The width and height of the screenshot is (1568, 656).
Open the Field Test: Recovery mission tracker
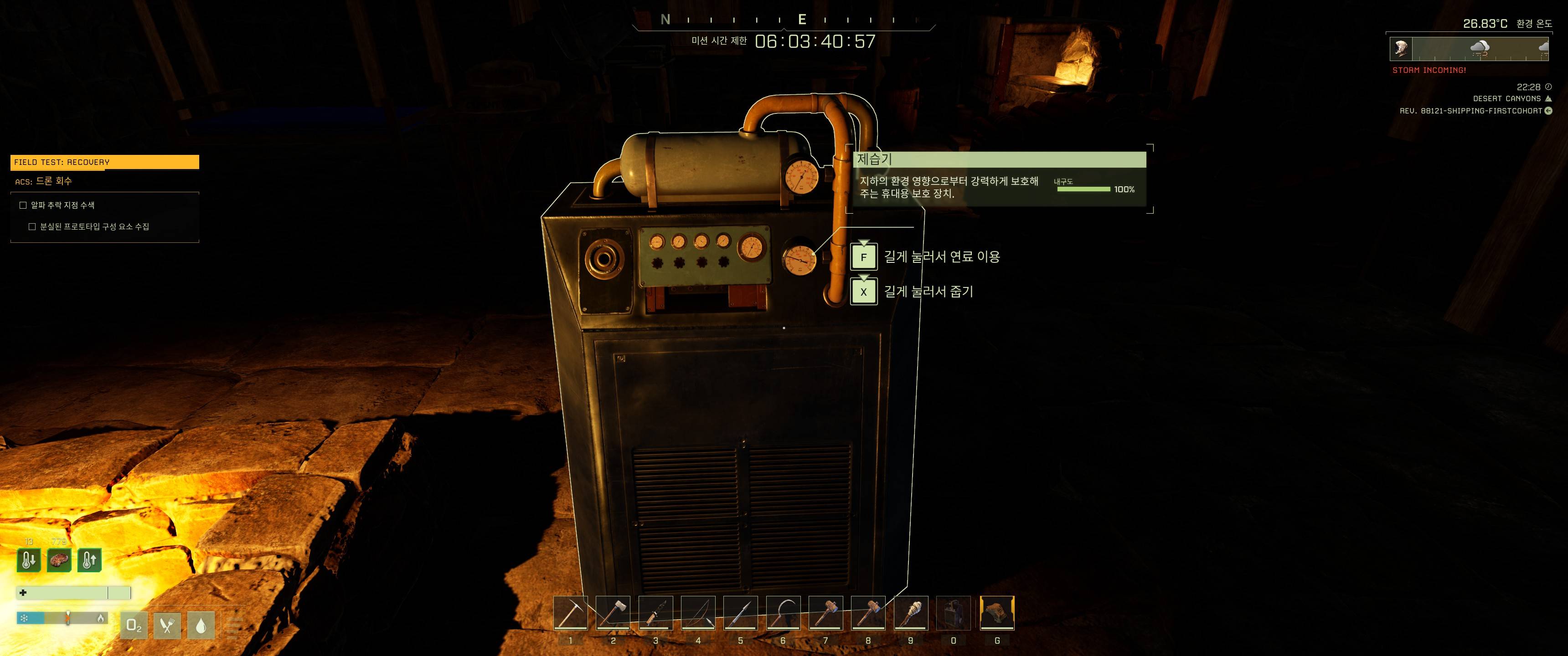pos(105,162)
